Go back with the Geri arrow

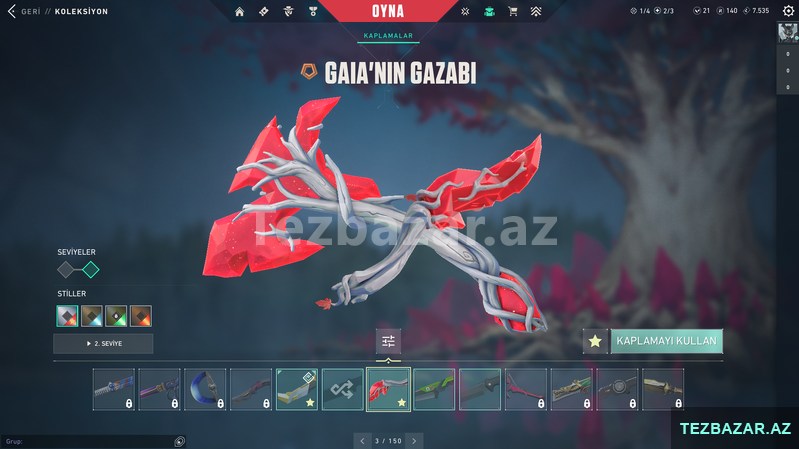point(11,11)
